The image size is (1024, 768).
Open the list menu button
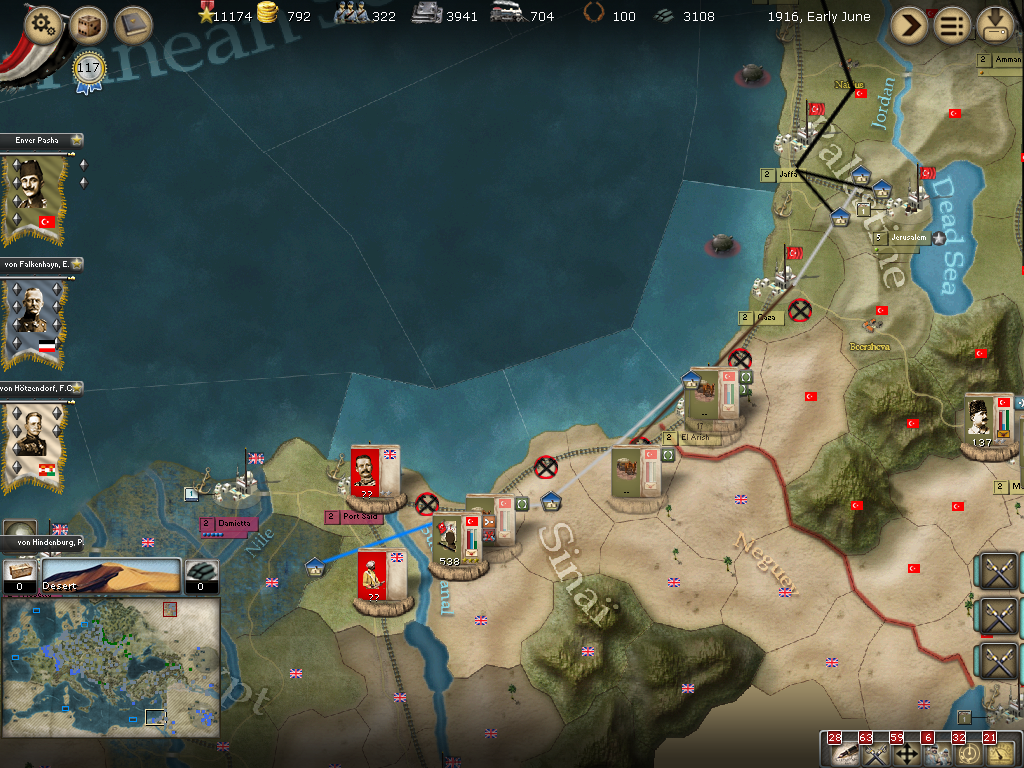tap(952, 26)
